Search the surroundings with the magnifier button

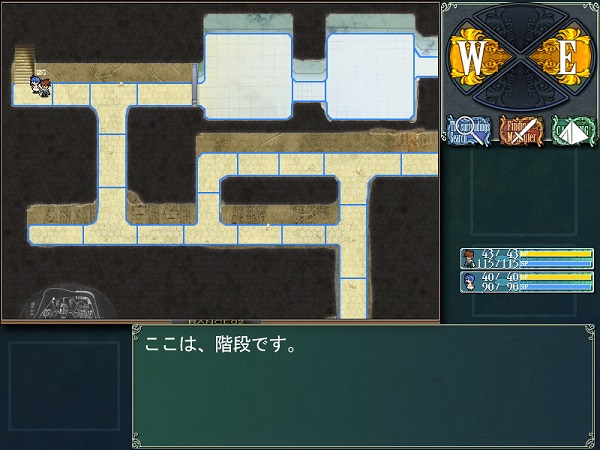coord(468,130)
